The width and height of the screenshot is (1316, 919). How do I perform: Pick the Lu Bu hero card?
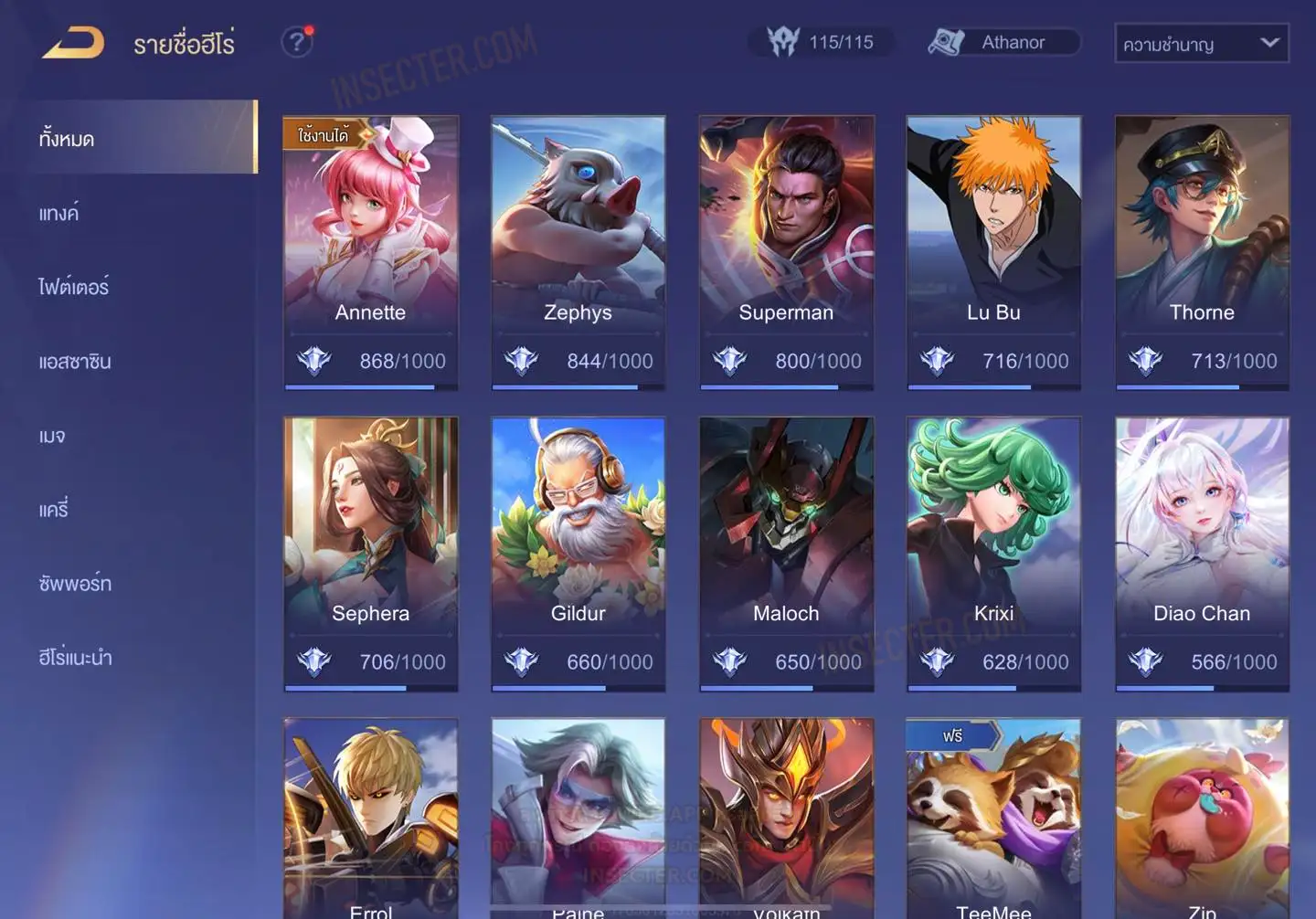pyautogui.click(x=993, y=251)
